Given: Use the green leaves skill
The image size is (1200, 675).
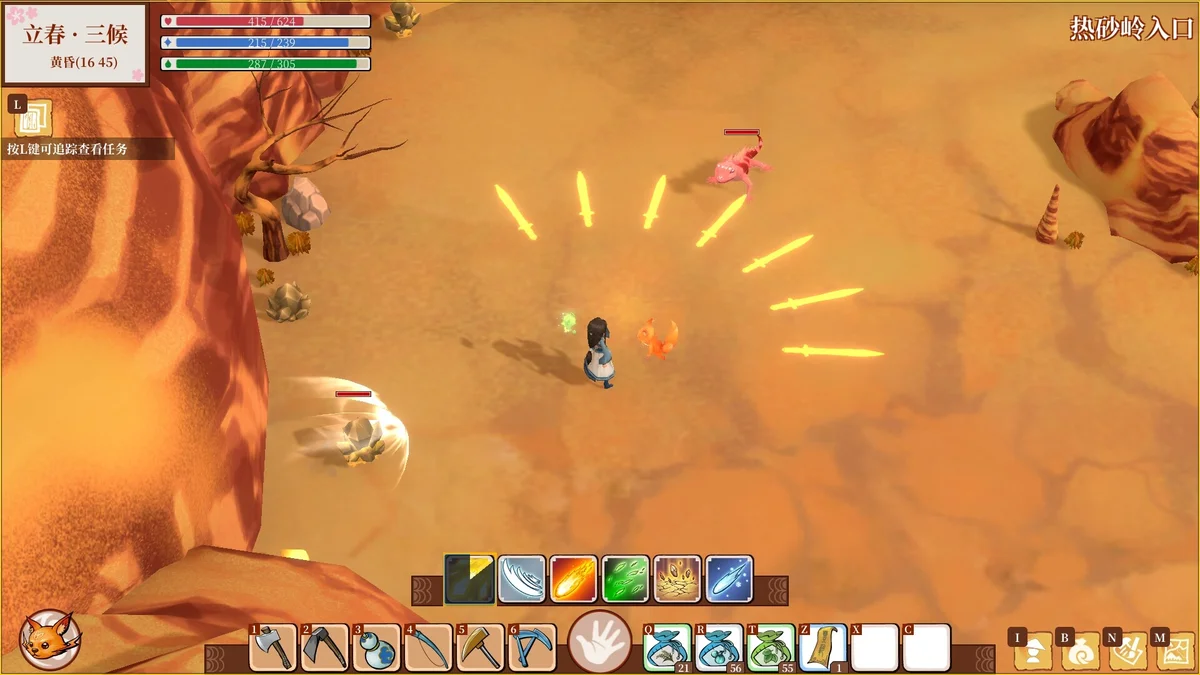Looking at the screenshot, I should 626,579.
